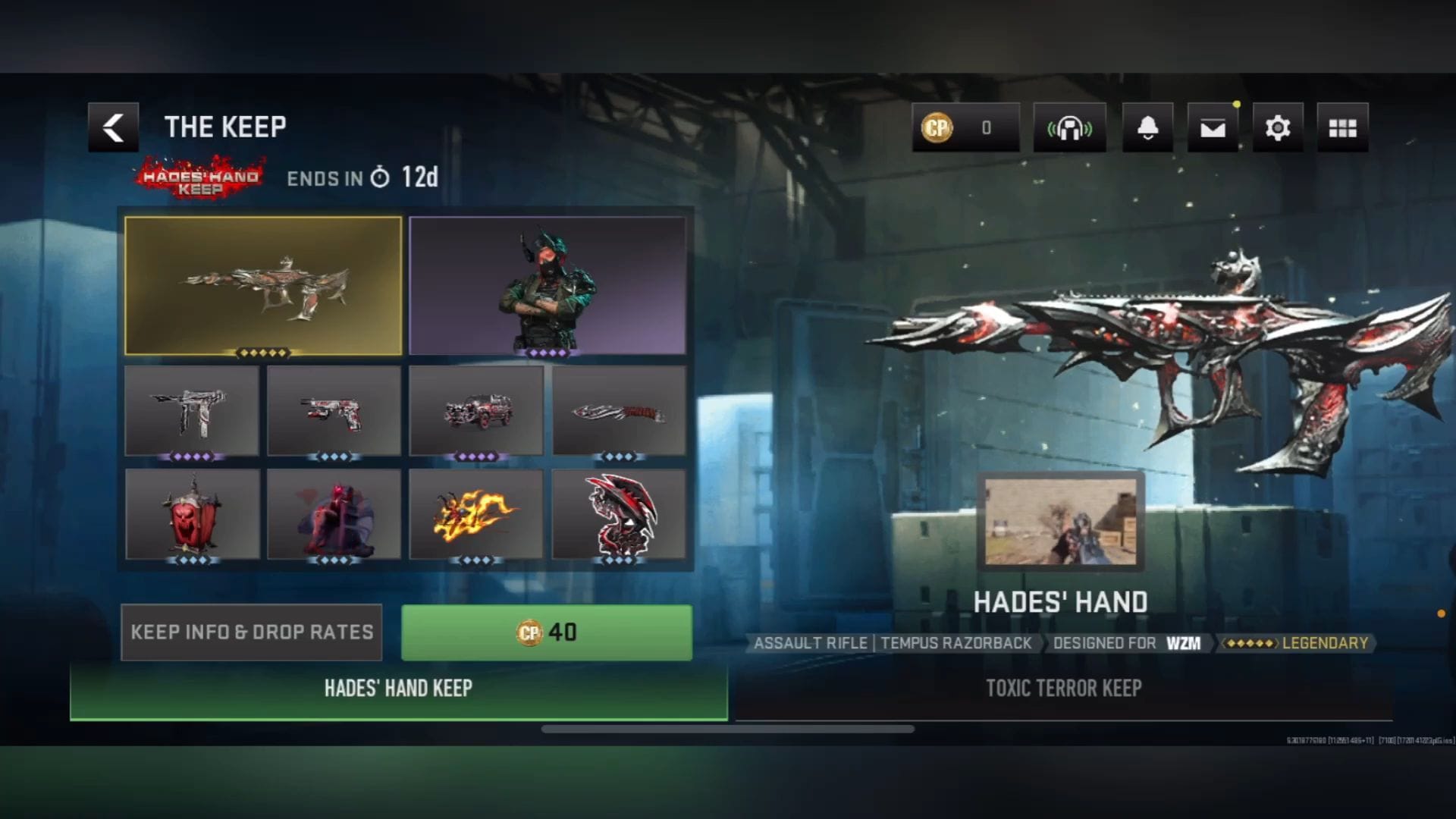View the pistol skin reward tile
This screenshot has height=819, width=1456.
(x=334, y=410)
